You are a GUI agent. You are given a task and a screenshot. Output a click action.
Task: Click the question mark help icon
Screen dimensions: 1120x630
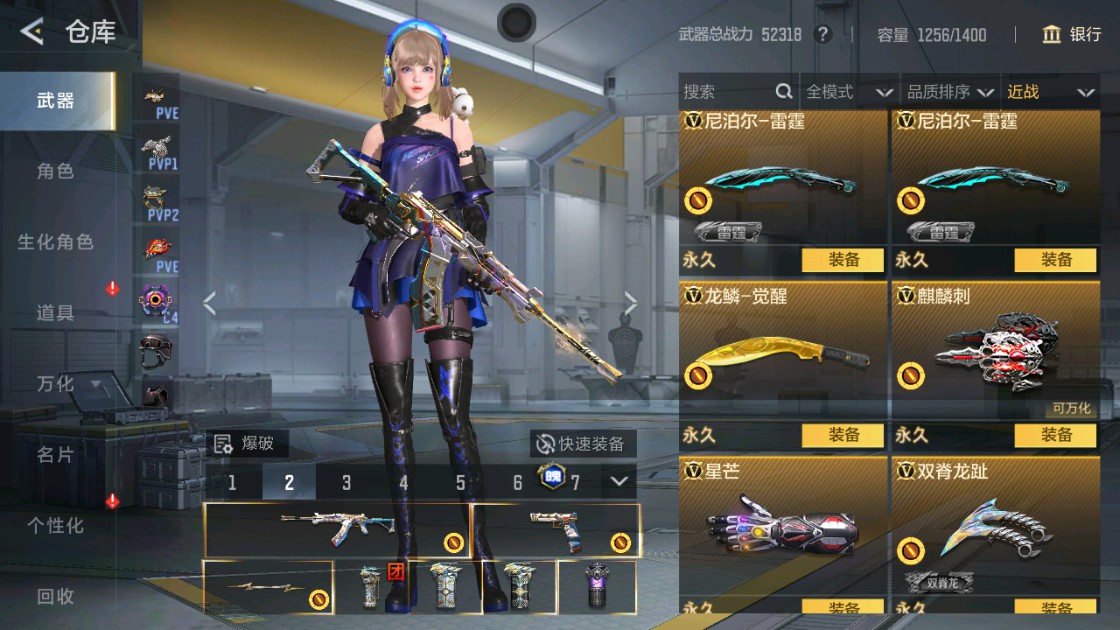point(823,35)
